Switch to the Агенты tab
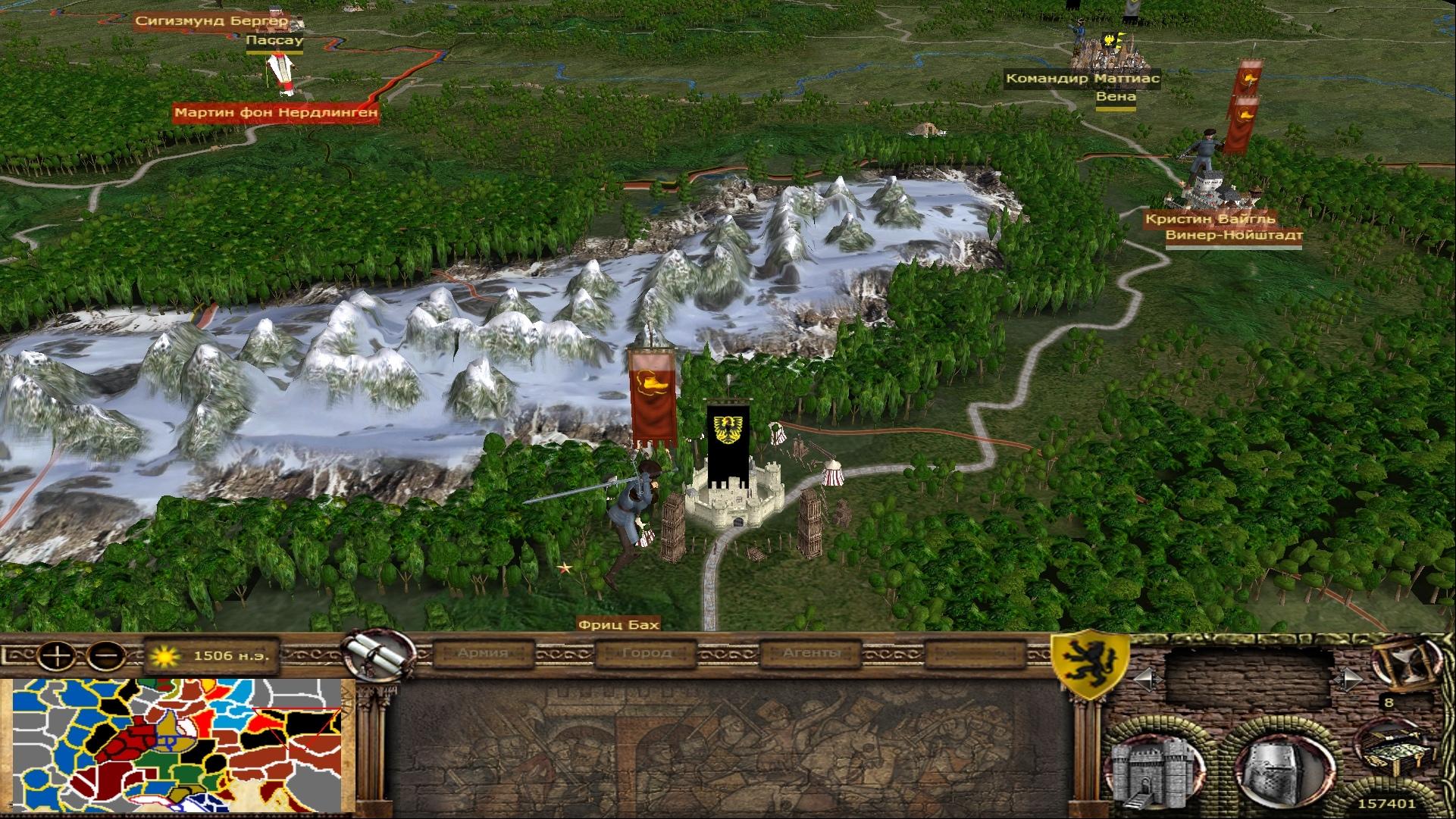 point(812,652)
